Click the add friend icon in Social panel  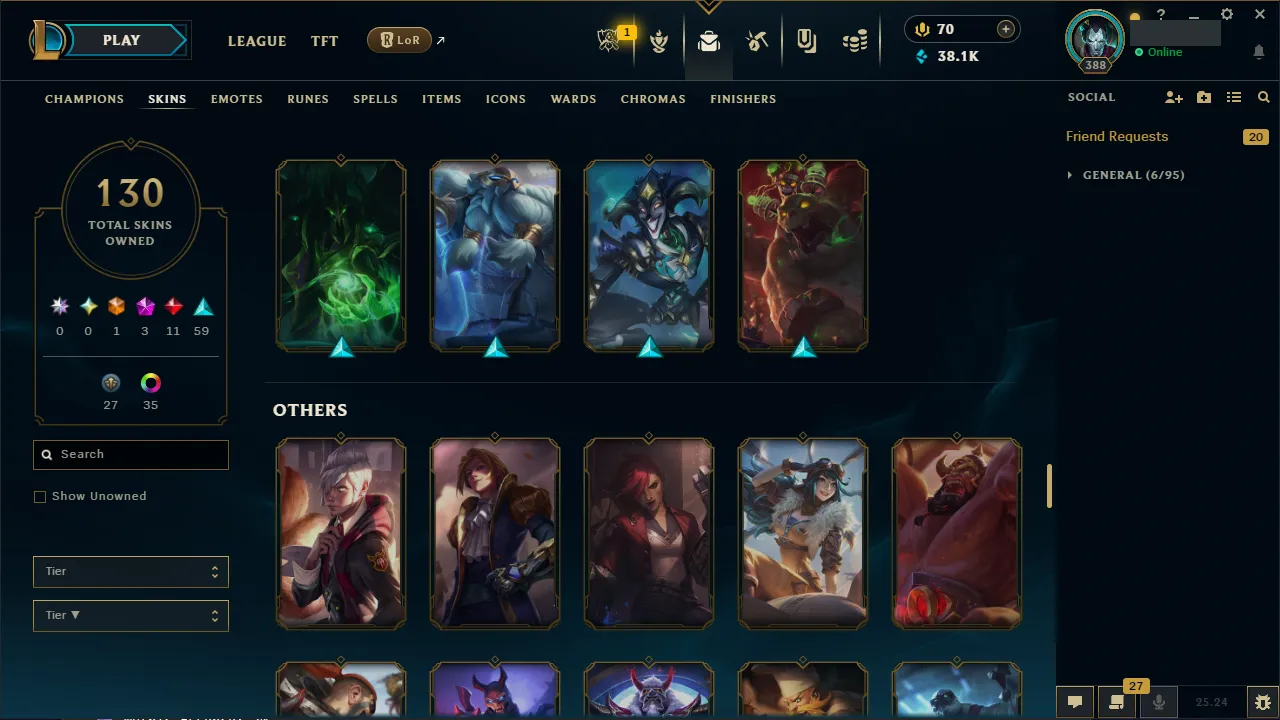click(1174, 97)
